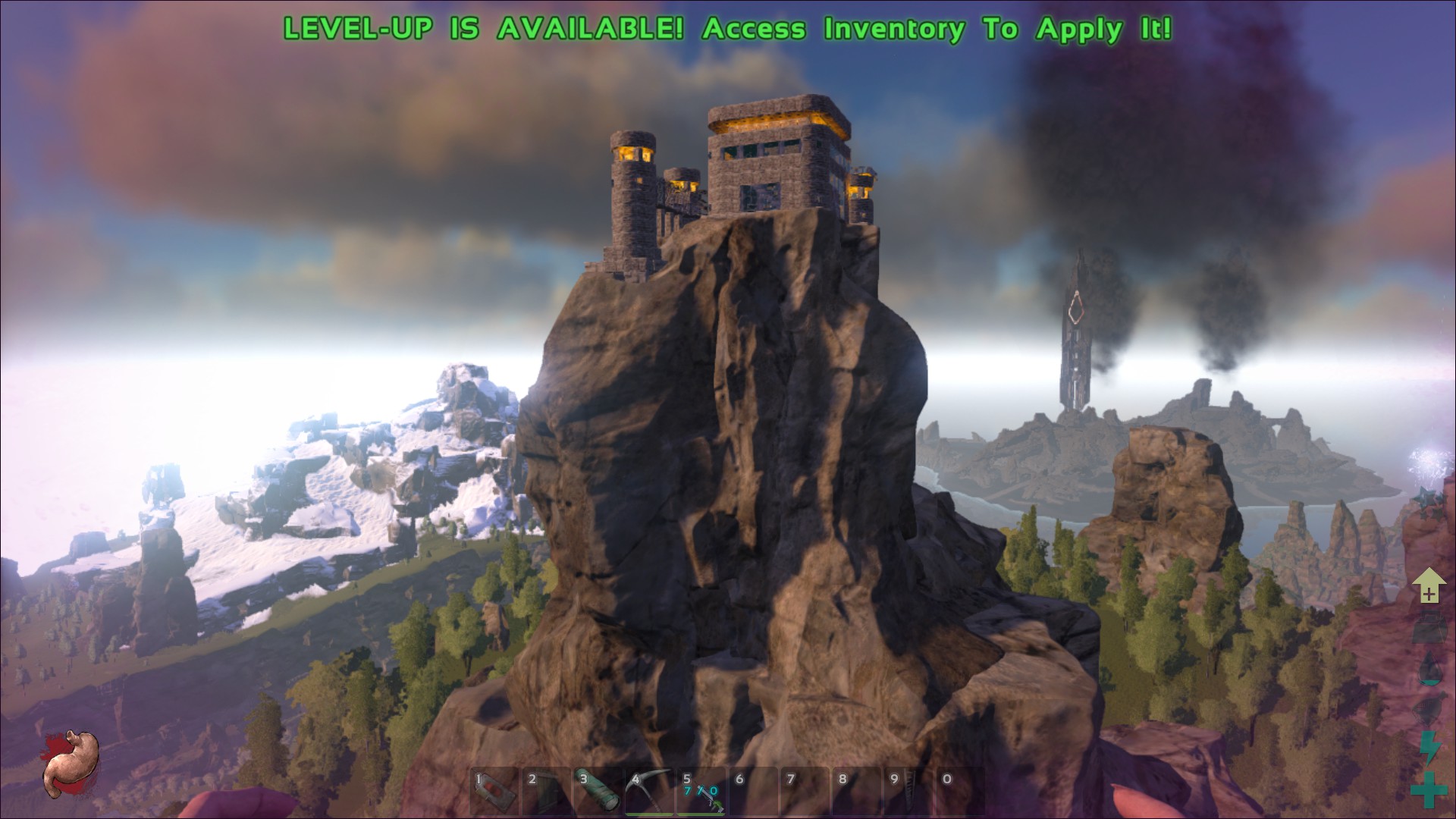Use the red item in hotbar slot 1

coord(494,792)
